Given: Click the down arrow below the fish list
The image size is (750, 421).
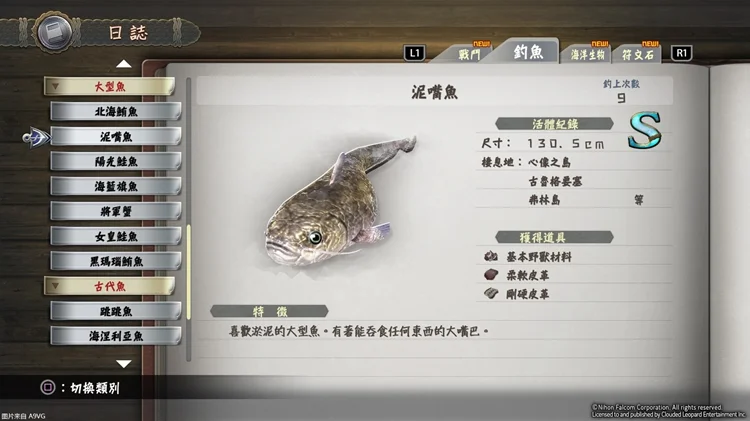Looking at the screenshot, I should [123, 364].
